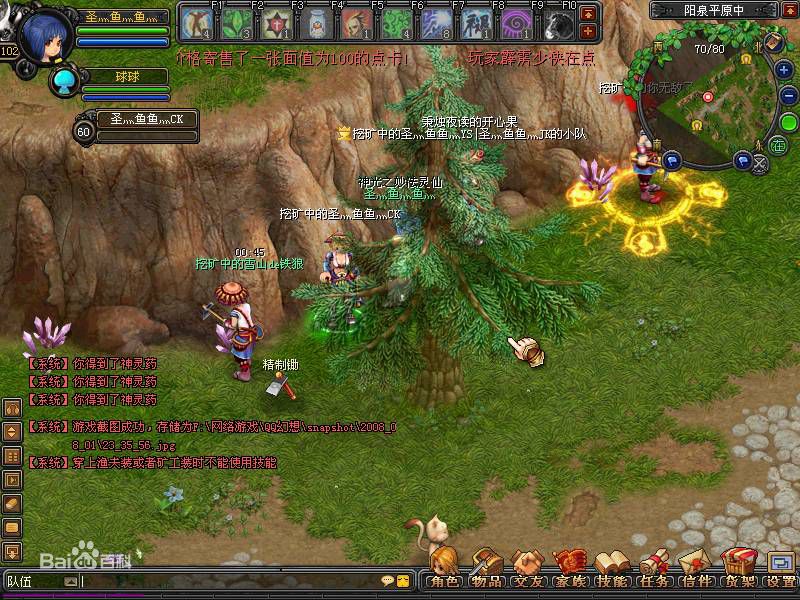The height and width of the screenshot is (600, 800).
Task: Select the player portrait with blue hair
Action: tap(44, 36)
